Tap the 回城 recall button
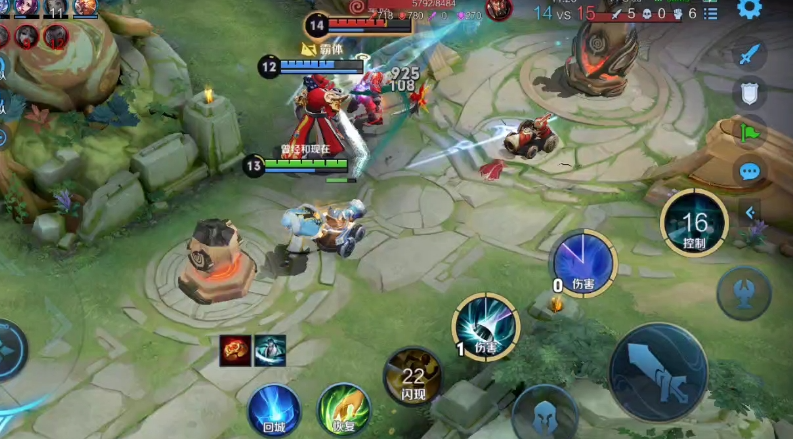This screenshot has height=439, width=793. (274, 410)
